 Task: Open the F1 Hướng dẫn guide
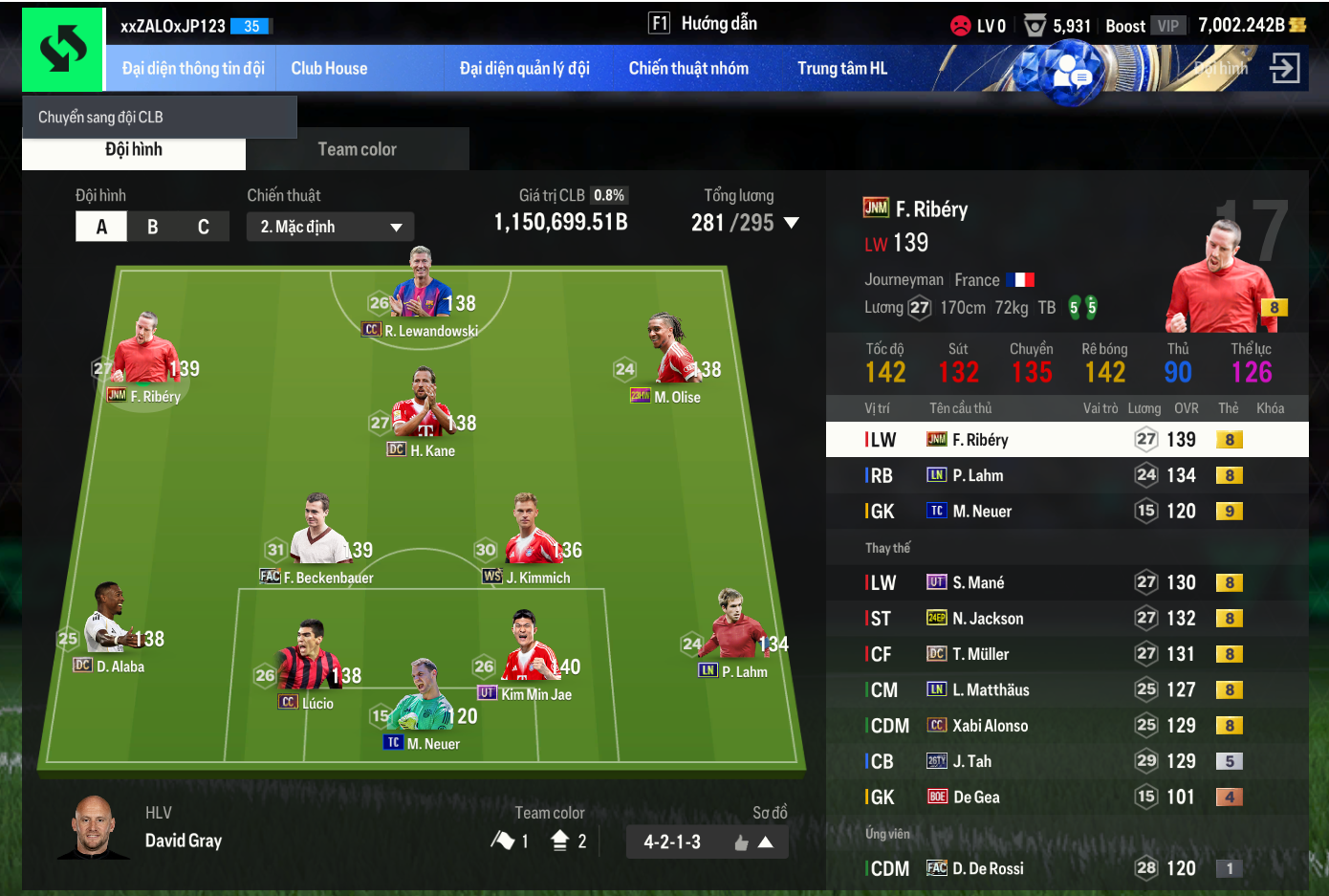tap(703, 24)
